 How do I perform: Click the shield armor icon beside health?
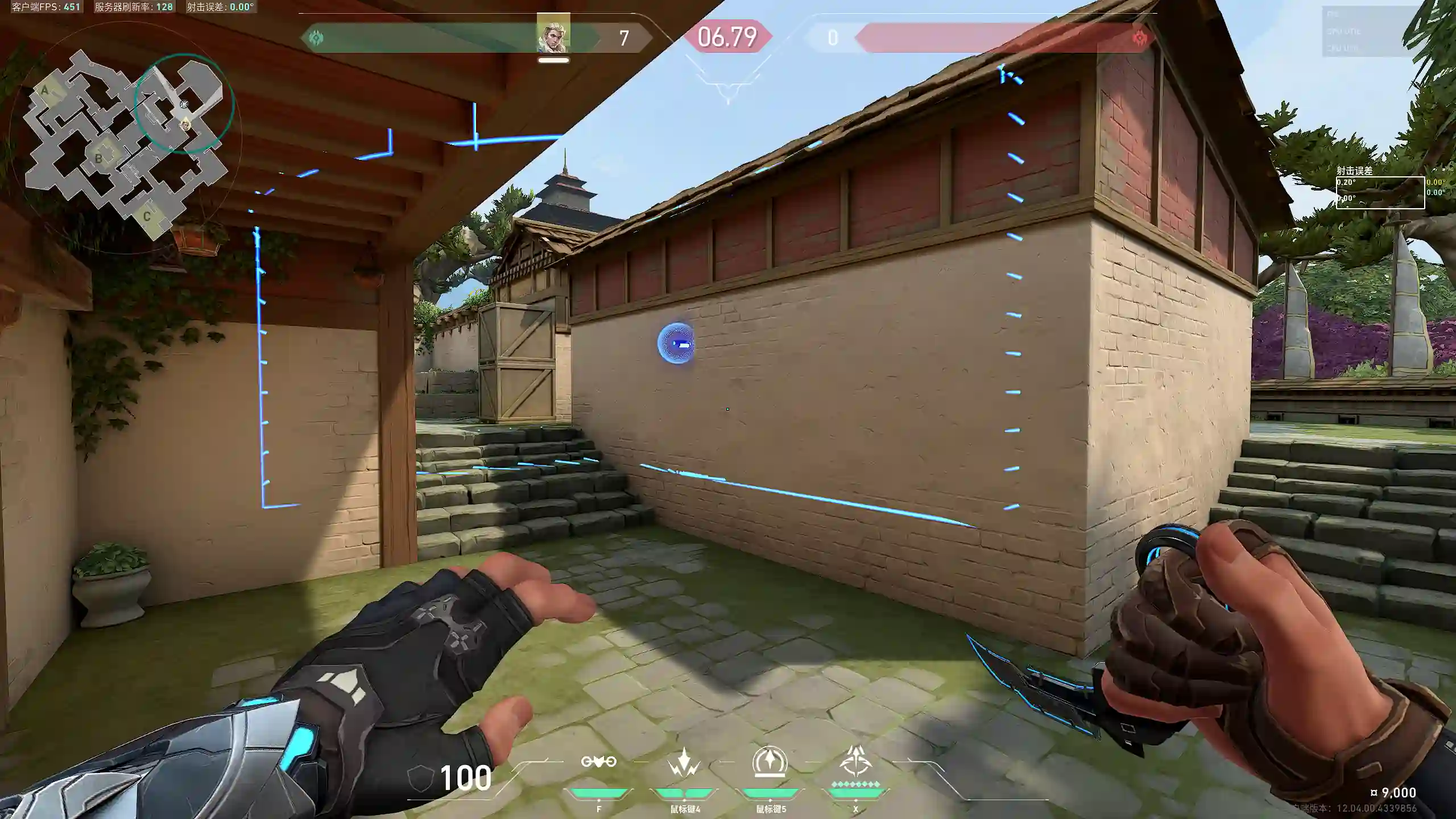point(421,777)
